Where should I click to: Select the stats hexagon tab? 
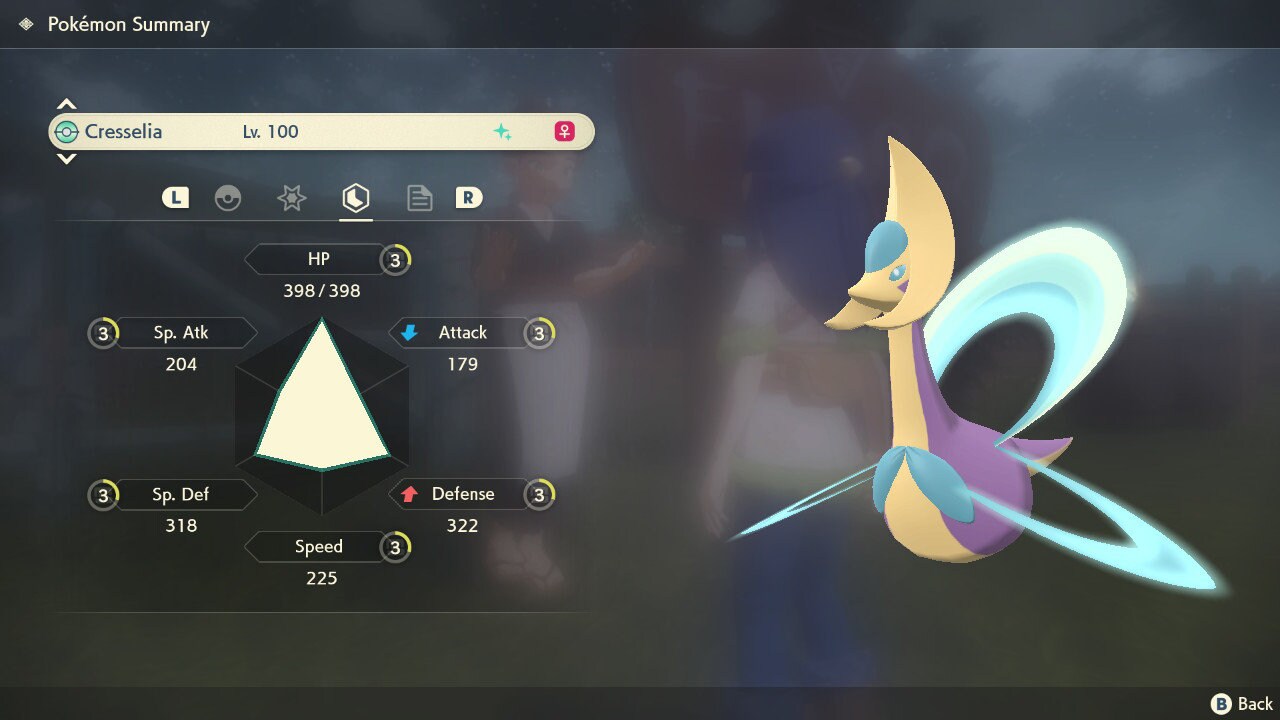(355, 198)
